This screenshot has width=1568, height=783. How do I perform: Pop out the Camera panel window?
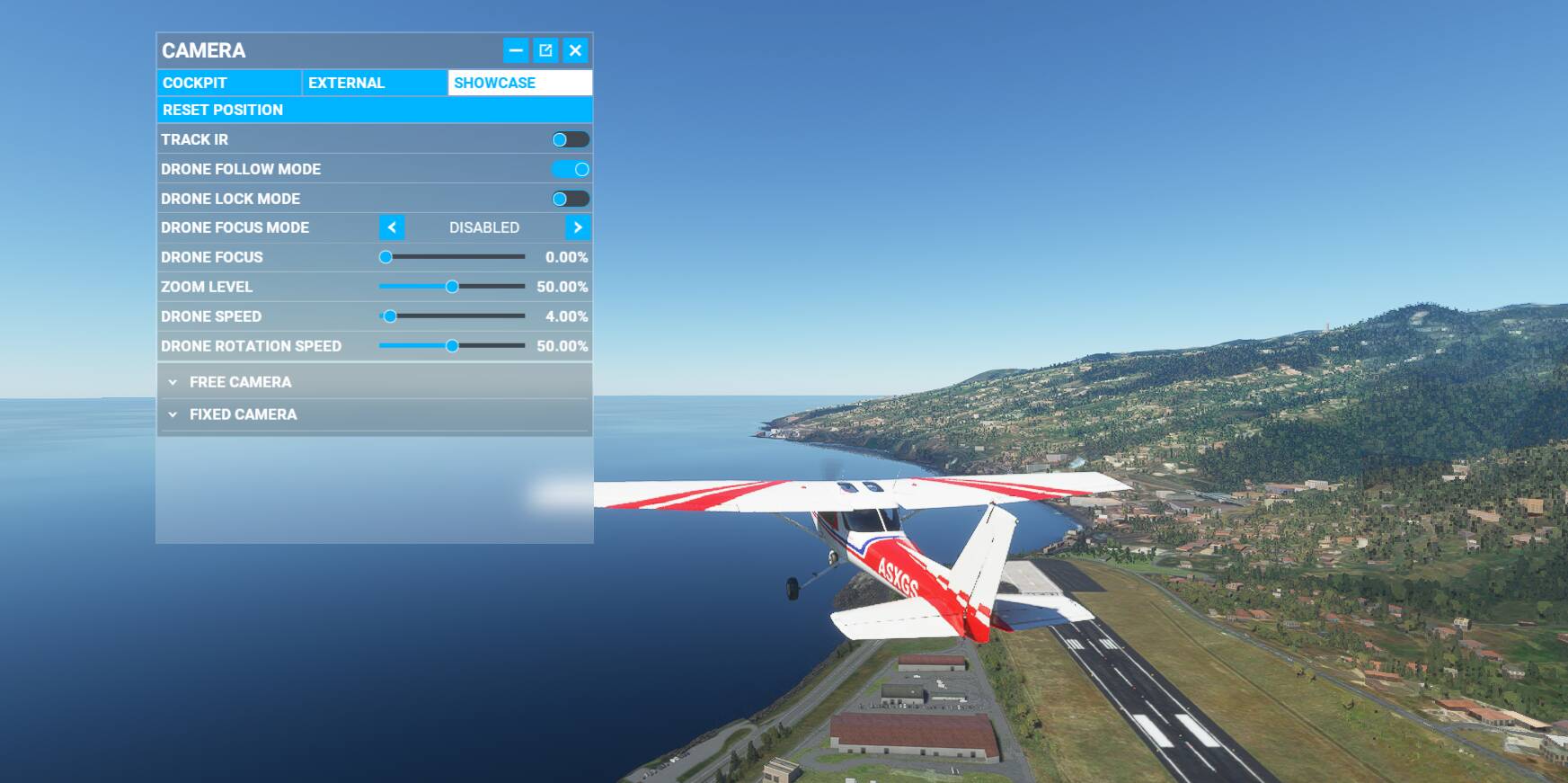[545, 50]
